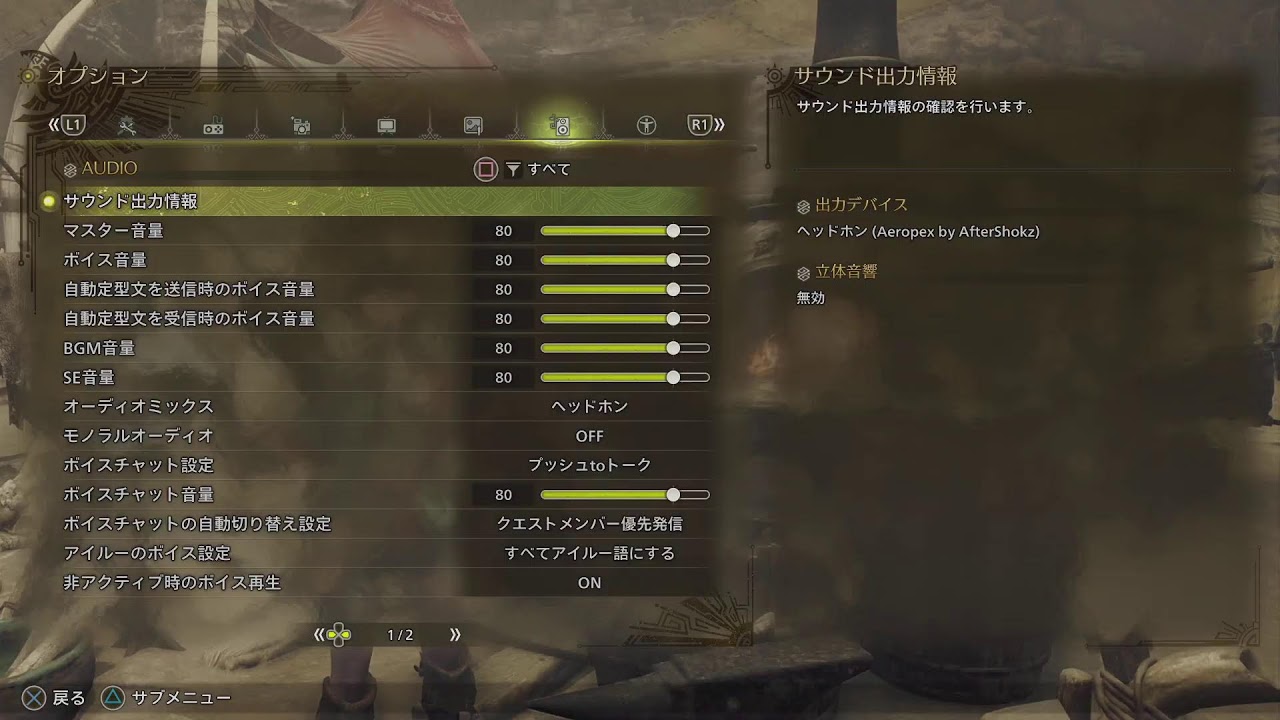1280x720 pixels.
Task: Open the monitor display settings tab
Action: 386,126
